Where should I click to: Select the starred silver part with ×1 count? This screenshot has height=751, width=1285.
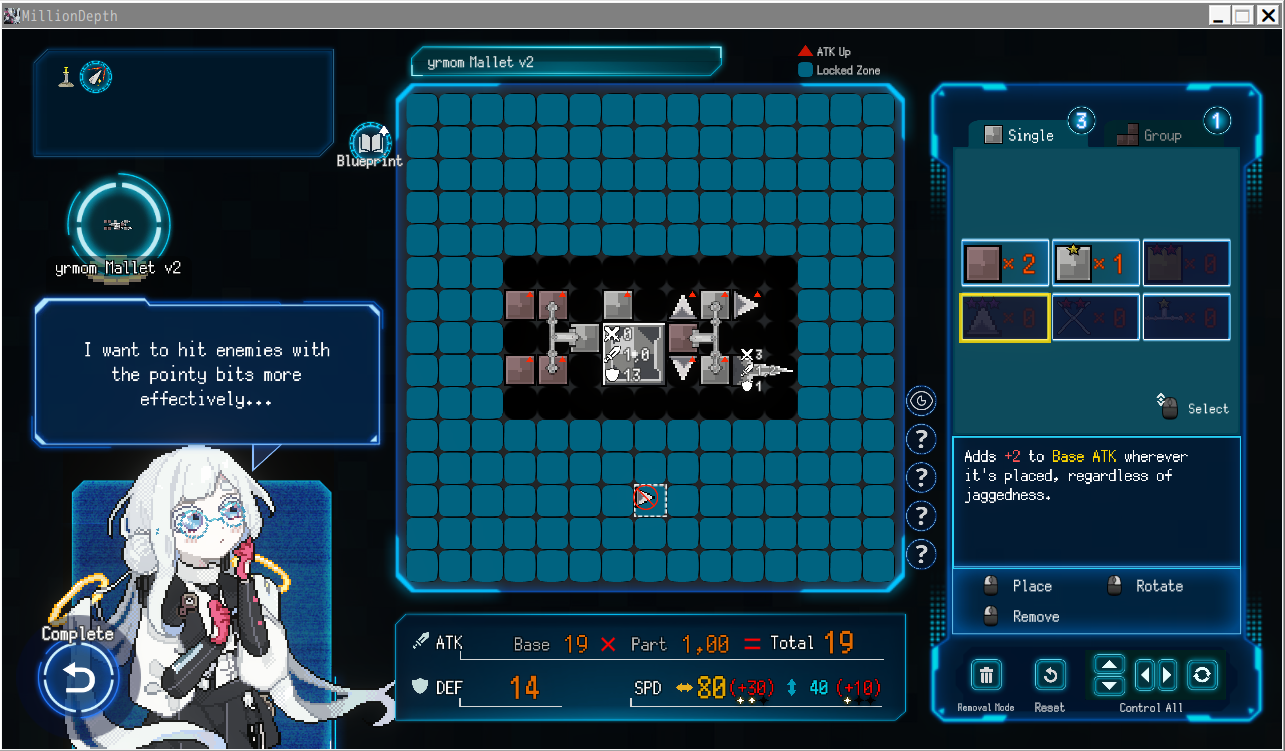[x=1095, y=262]
